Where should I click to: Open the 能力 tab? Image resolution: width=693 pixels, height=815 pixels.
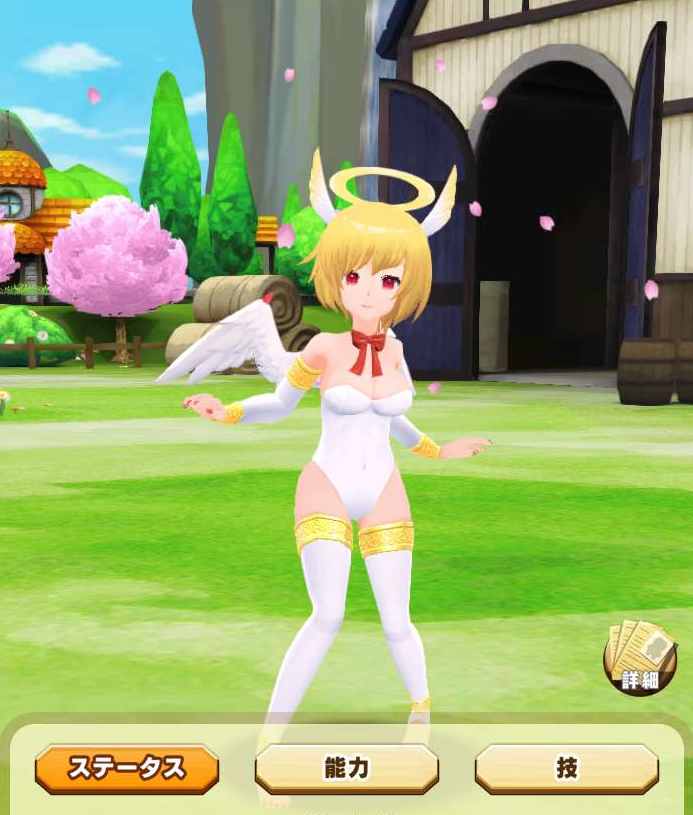click(347, 768)
